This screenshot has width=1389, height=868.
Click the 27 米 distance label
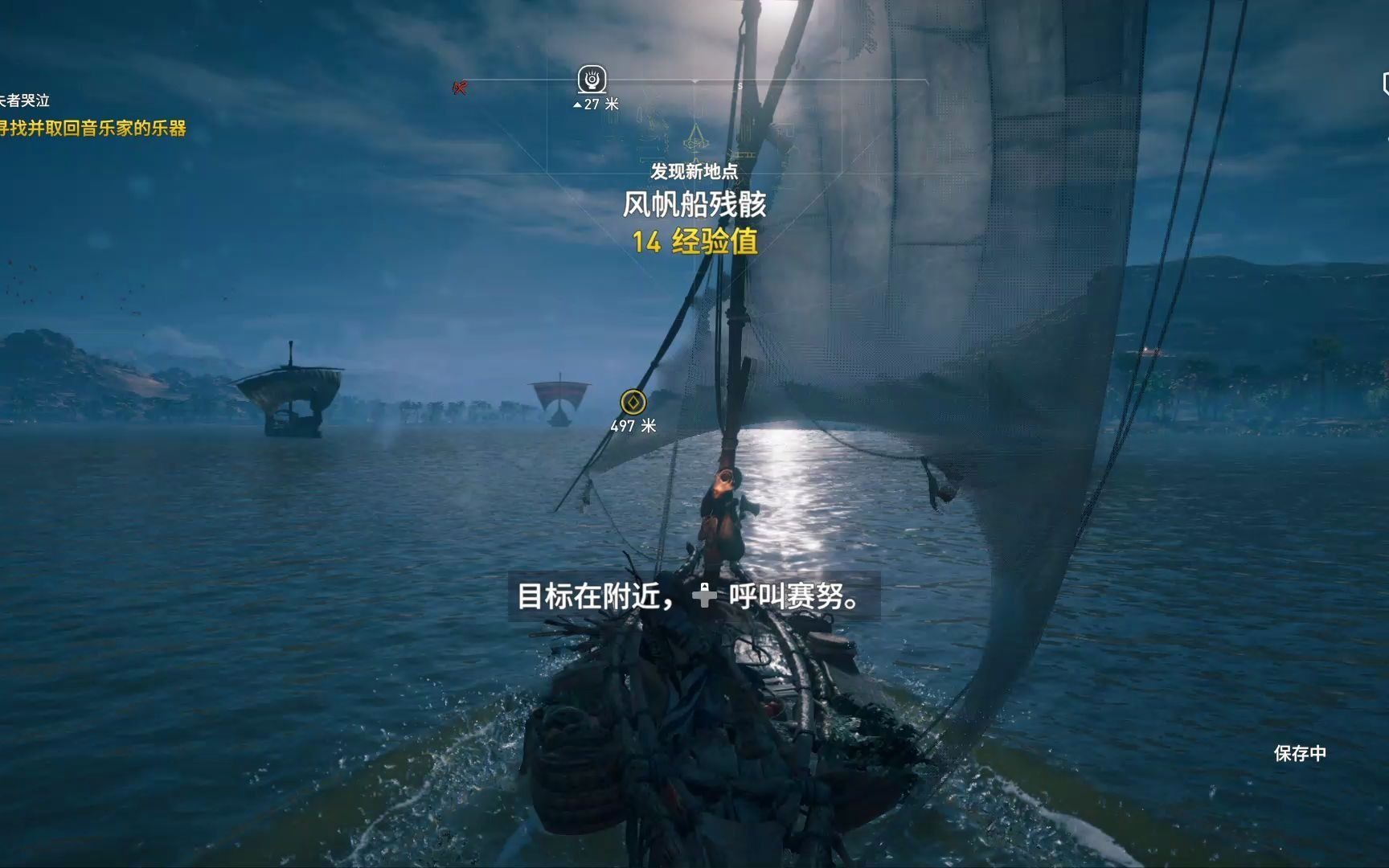596,103
